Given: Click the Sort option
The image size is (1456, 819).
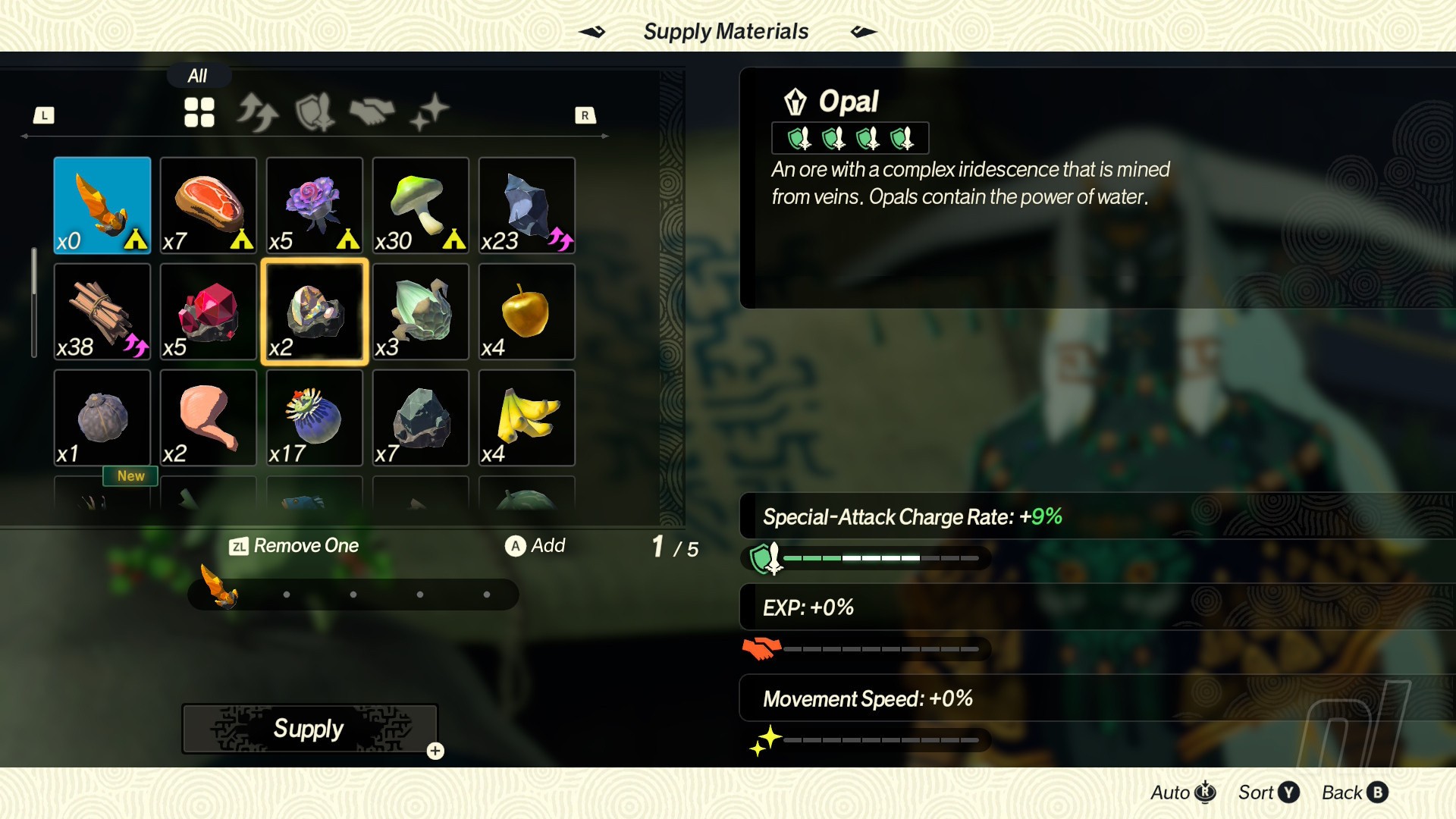Looking at the screenshot, I should tap(1268, 792).
